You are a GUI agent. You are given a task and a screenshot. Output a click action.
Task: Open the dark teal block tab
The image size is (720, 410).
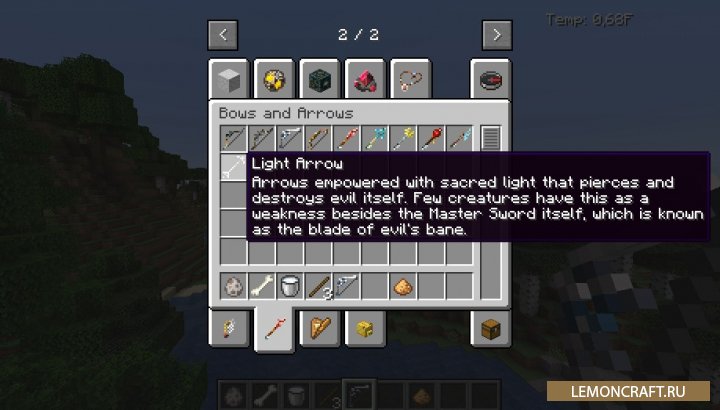319,79
